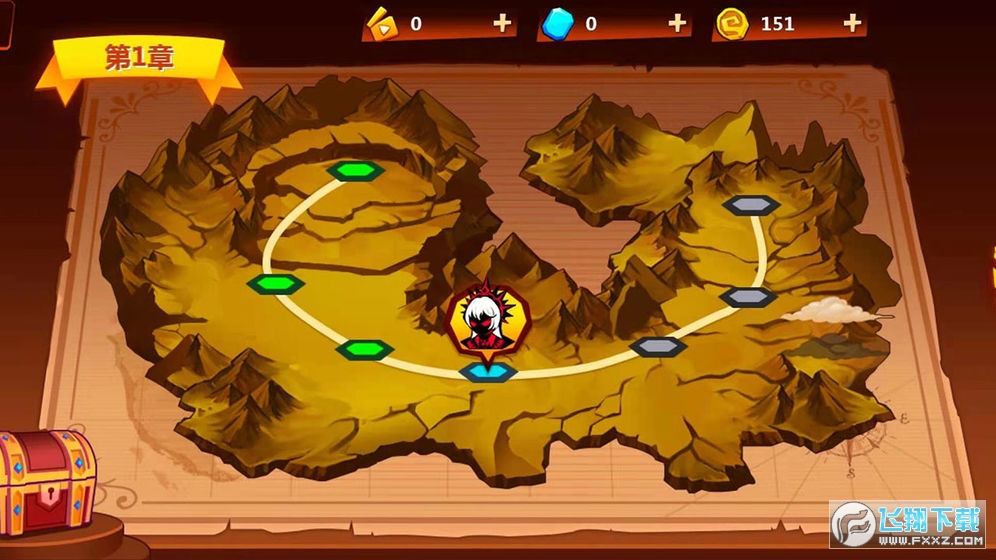Buy more gold coins via plus button
Viewport: 996px width, 560px height.
(852, 23)
